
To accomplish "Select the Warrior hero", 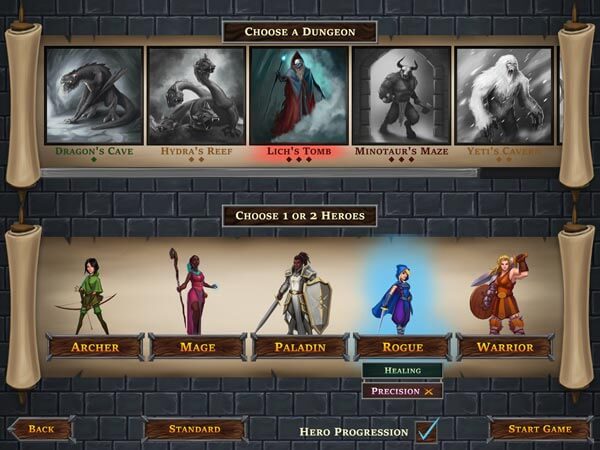I will pyautogui.click(x=505, y=347).
